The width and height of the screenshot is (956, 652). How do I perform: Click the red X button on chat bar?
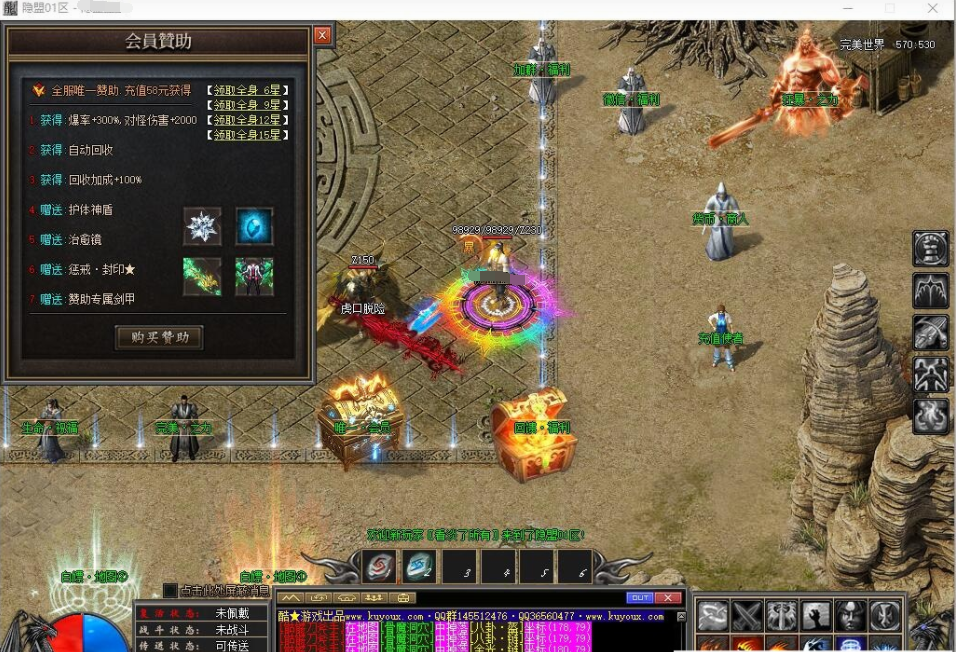click(669, 598)
